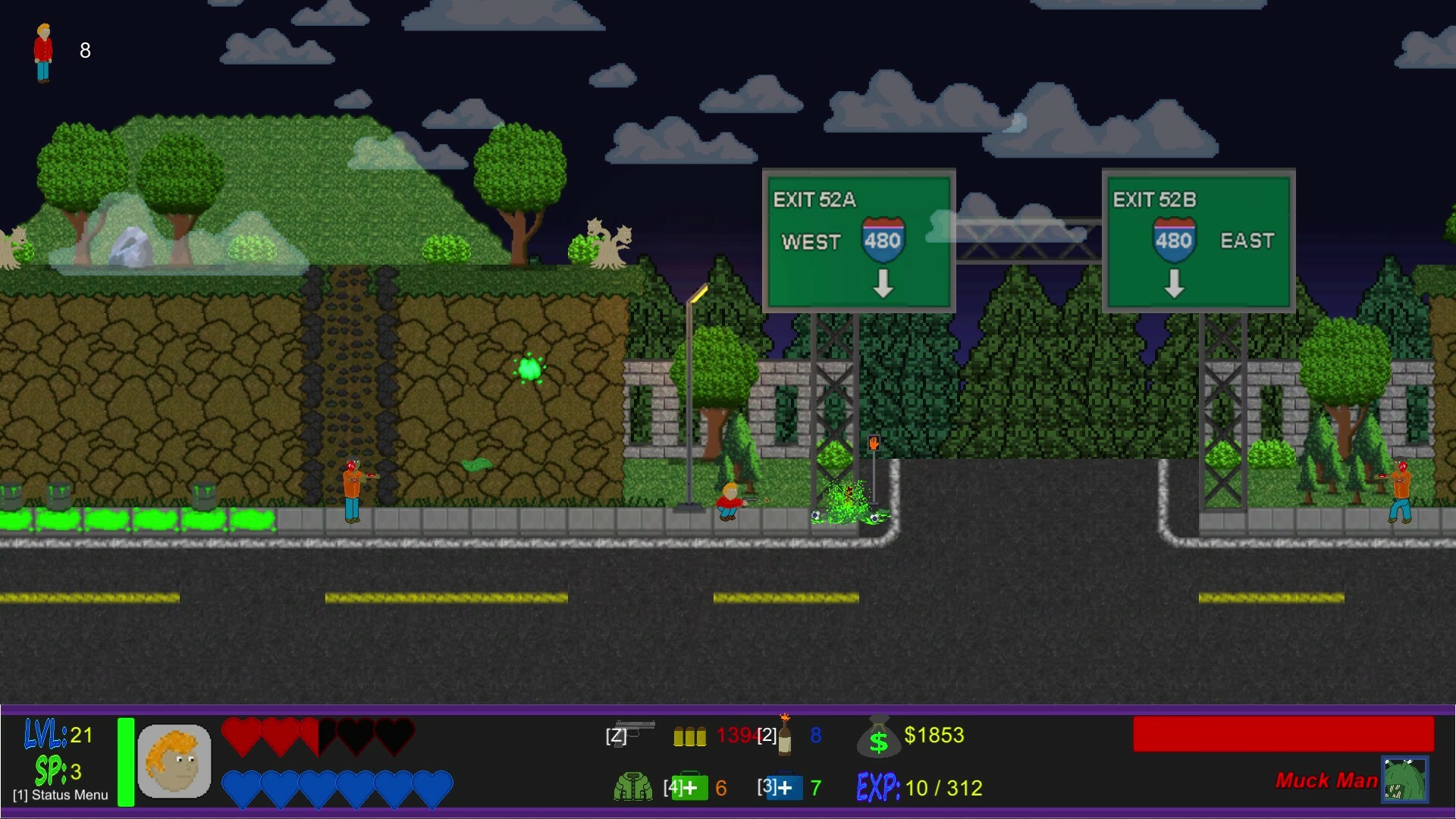The image size is (1456, 819).
Task: Toggle the last blue heart
Action: 433,786
